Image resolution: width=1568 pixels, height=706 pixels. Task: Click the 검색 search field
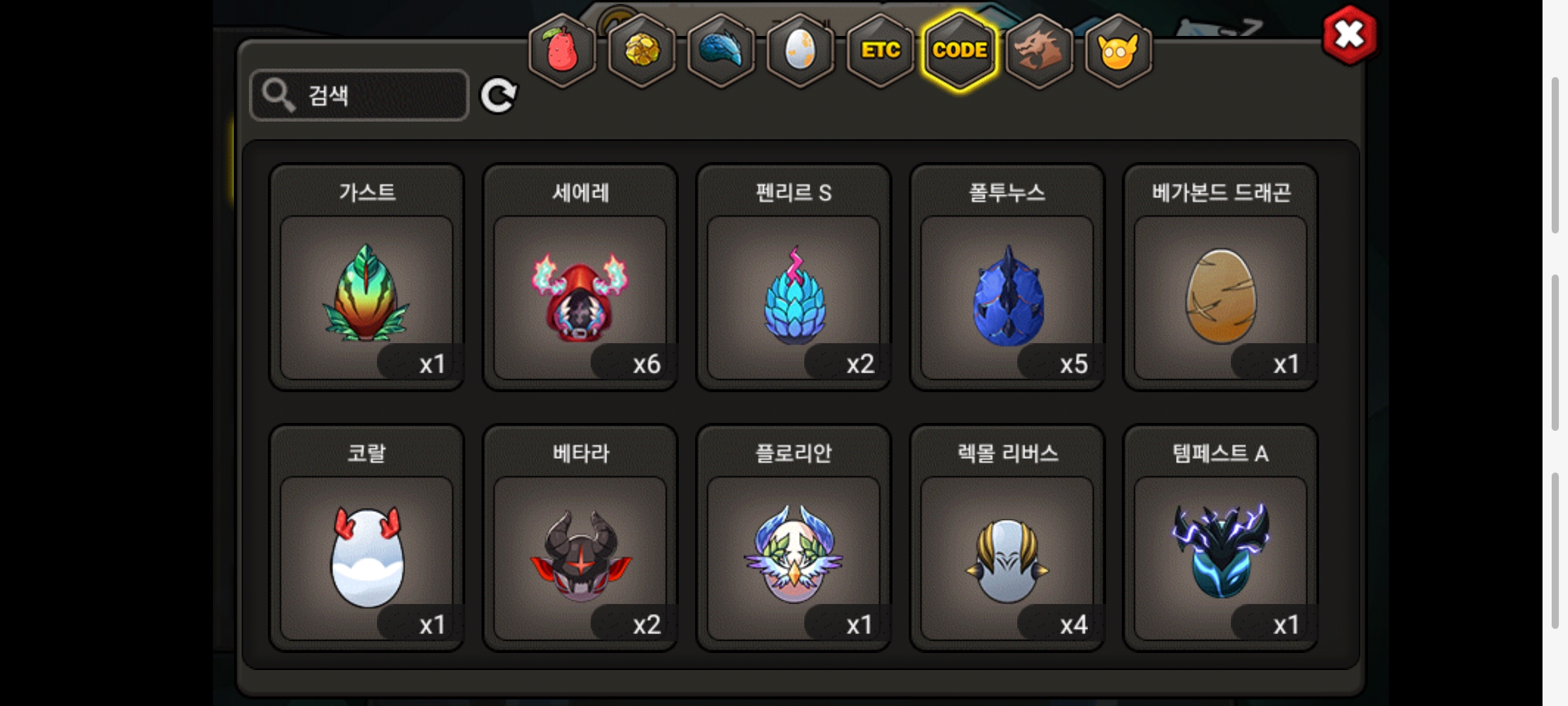pyautogui.click(x=359, y=95)
